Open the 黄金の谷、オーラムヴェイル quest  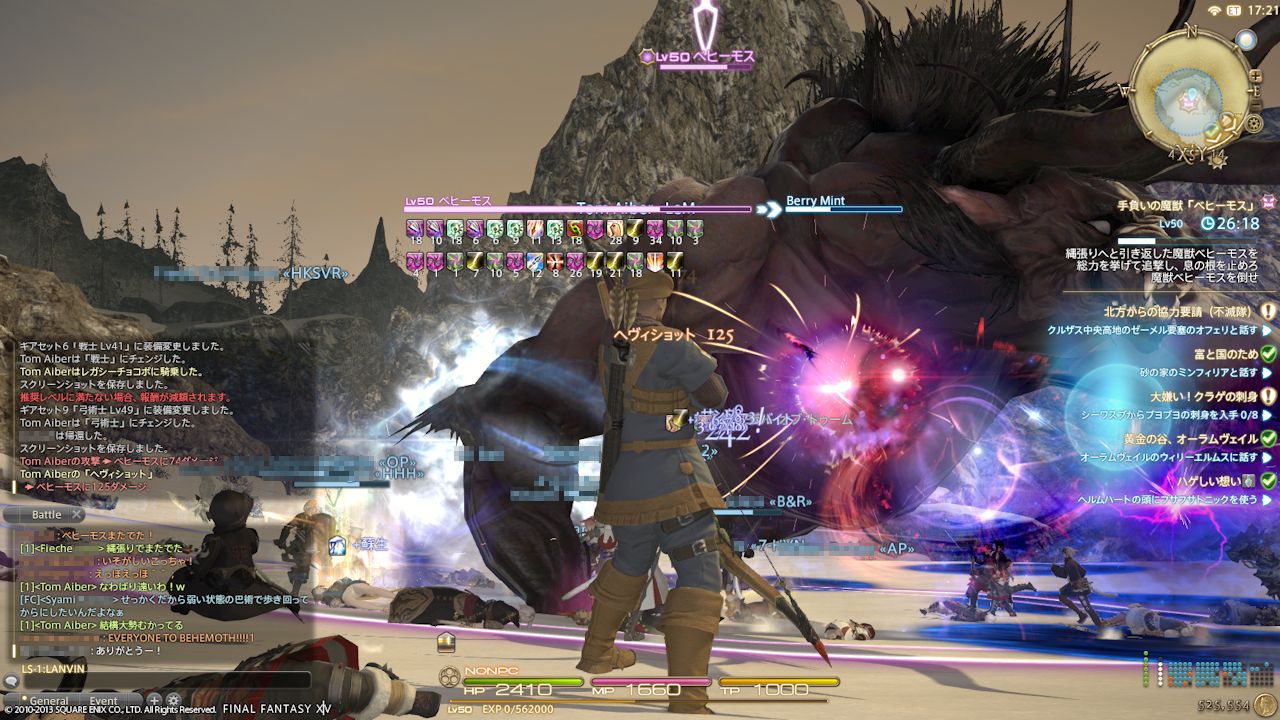tap(1188, 439)
